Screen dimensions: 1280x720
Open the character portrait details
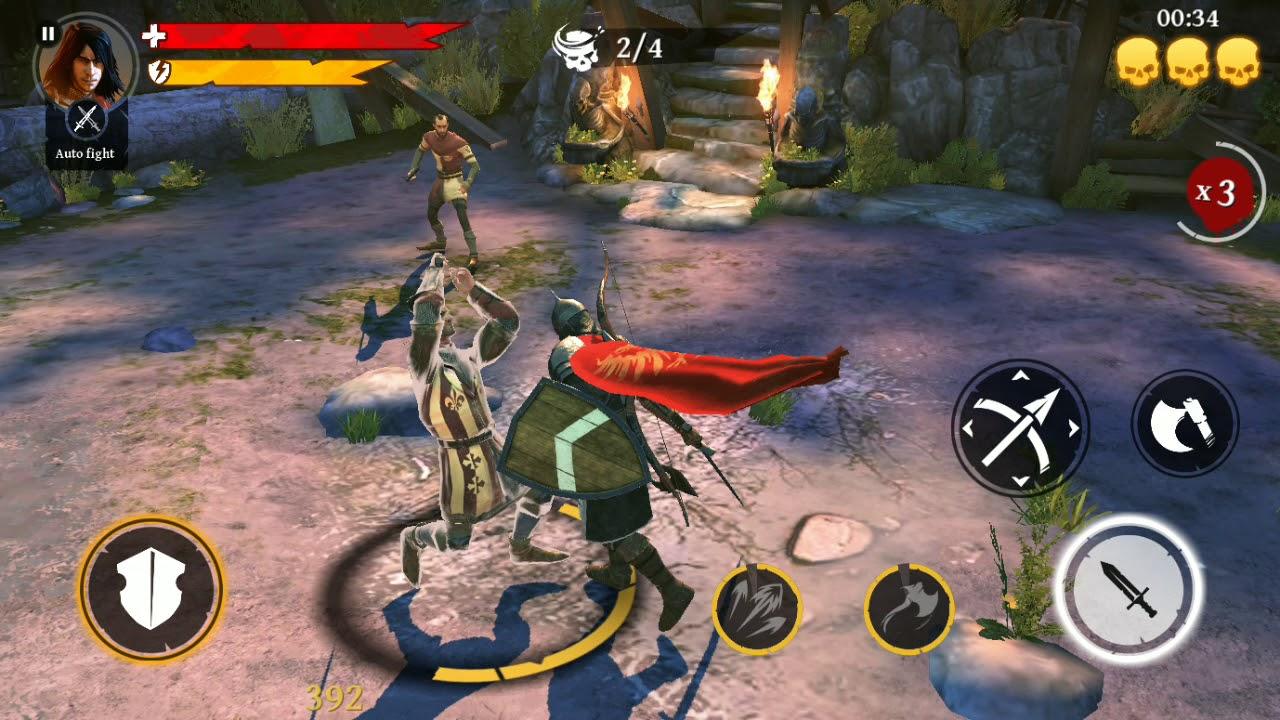(85, 65)
